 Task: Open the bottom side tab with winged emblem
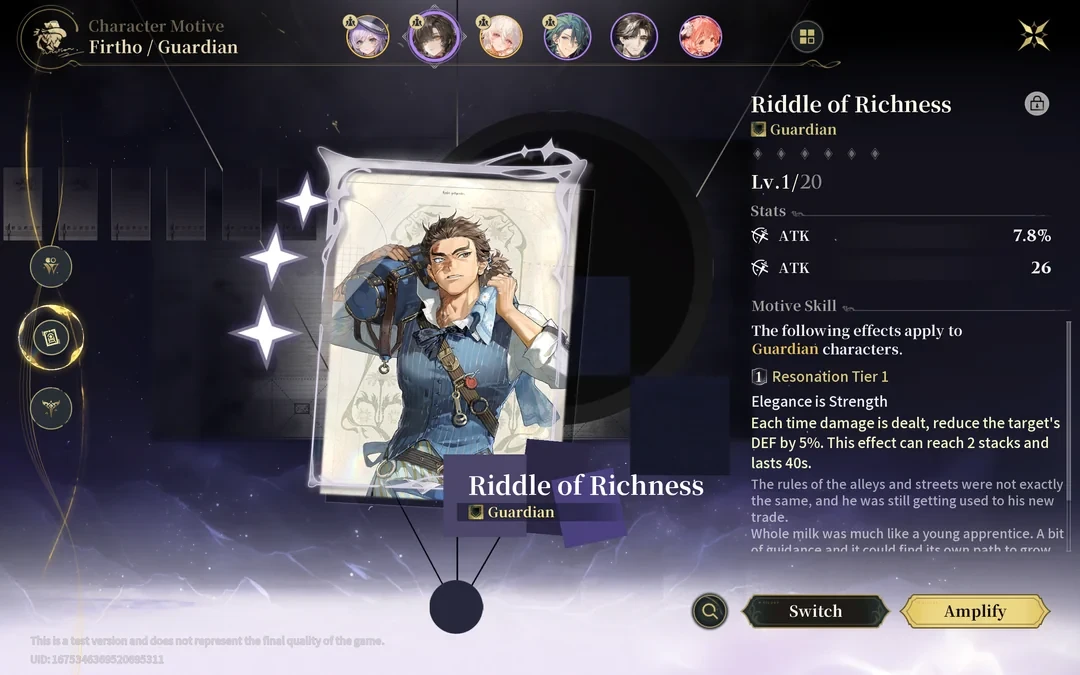click(x=50, y=408)
